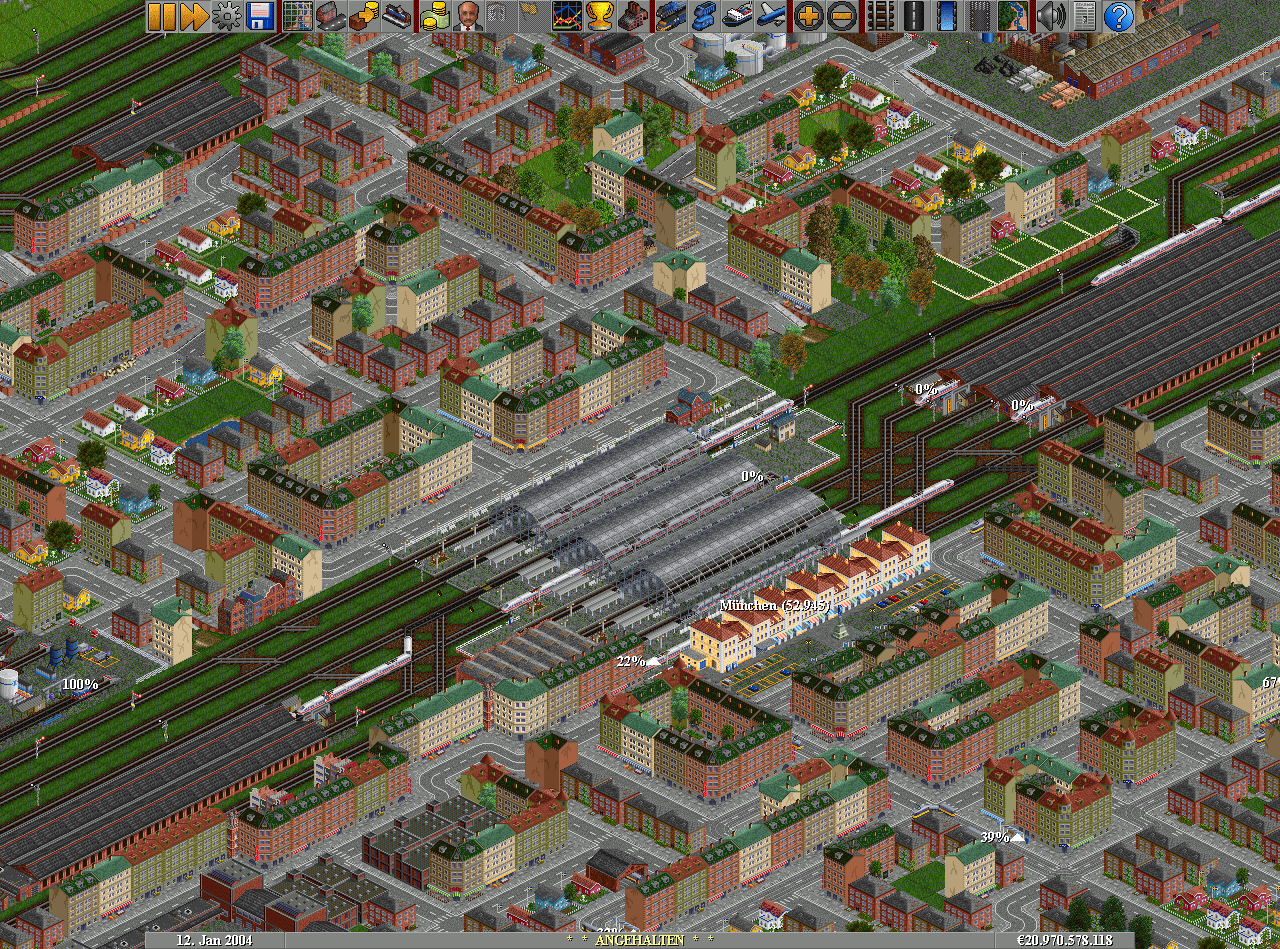Open the town directory
This screenshot has height=949, width=1280.
tap(331, 16)
